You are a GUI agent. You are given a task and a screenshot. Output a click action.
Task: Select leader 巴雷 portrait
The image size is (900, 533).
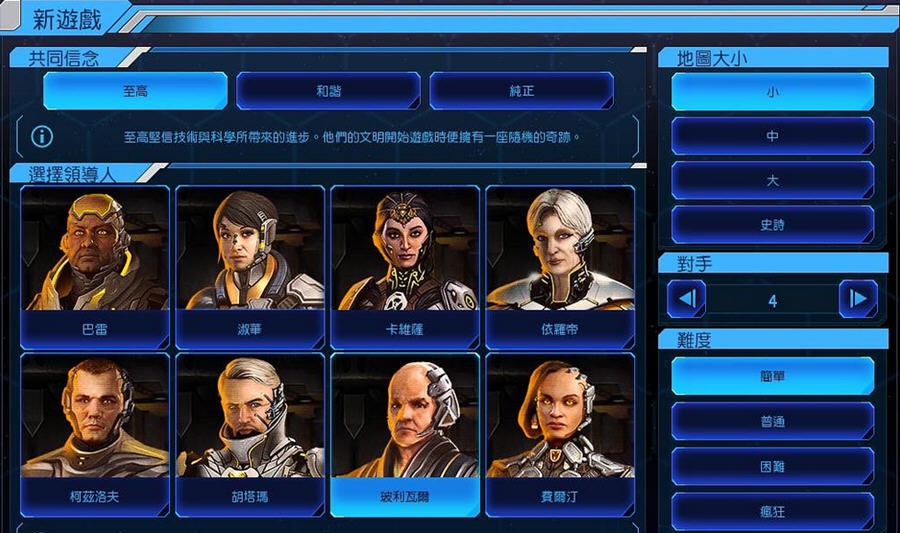pos(95,258)
